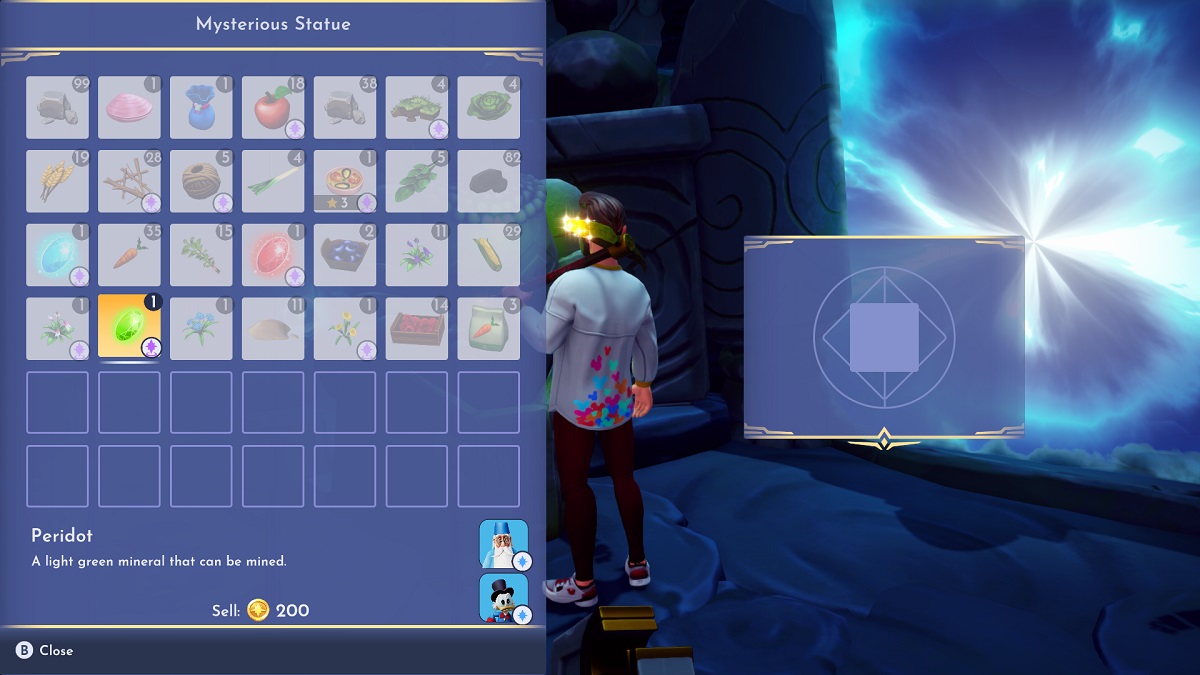Pick the three-star cooked meal
The width and height of the screenshot is (1200, 675).
[345, 181]
